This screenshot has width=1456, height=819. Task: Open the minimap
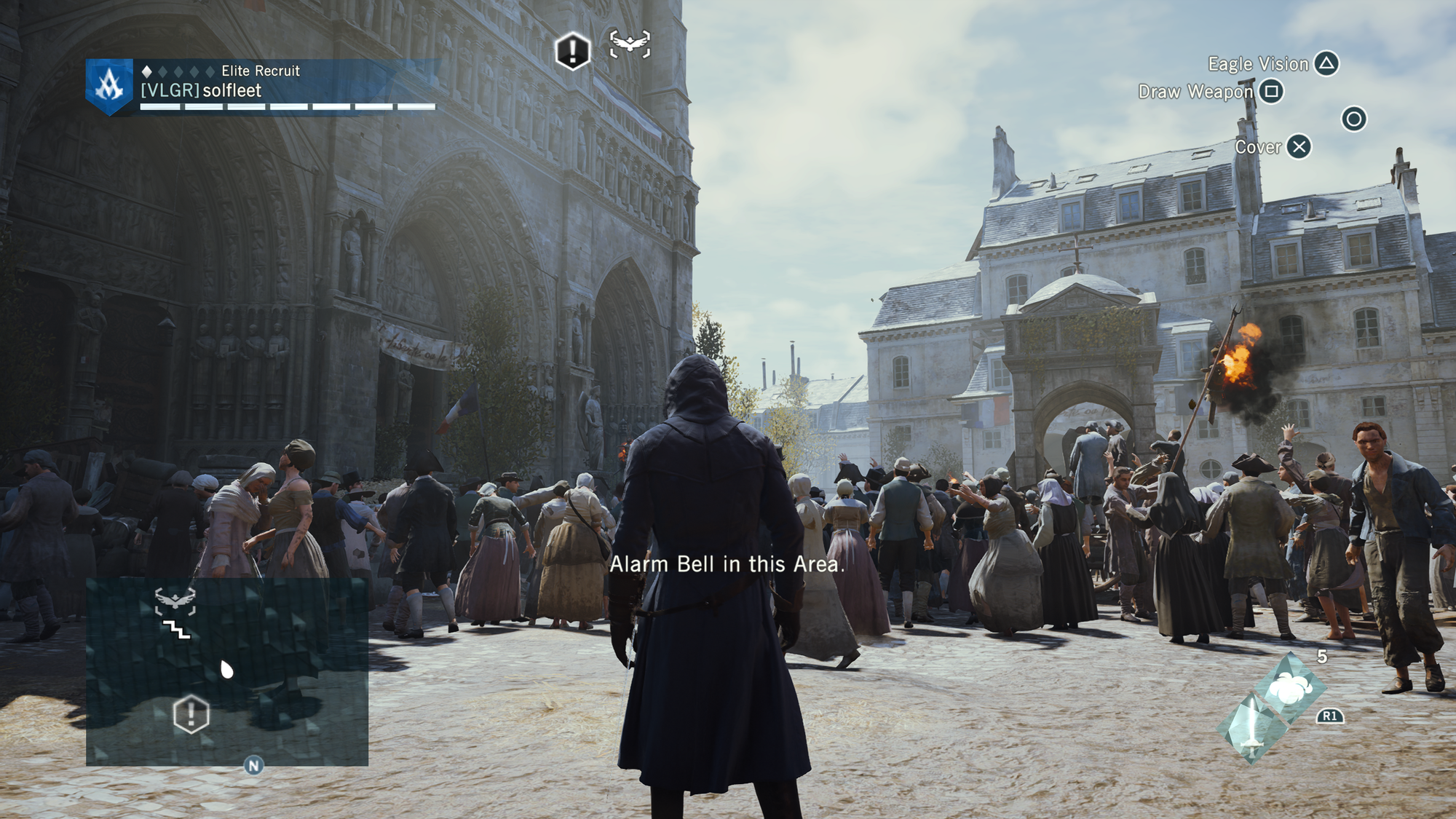click(226, 671)
